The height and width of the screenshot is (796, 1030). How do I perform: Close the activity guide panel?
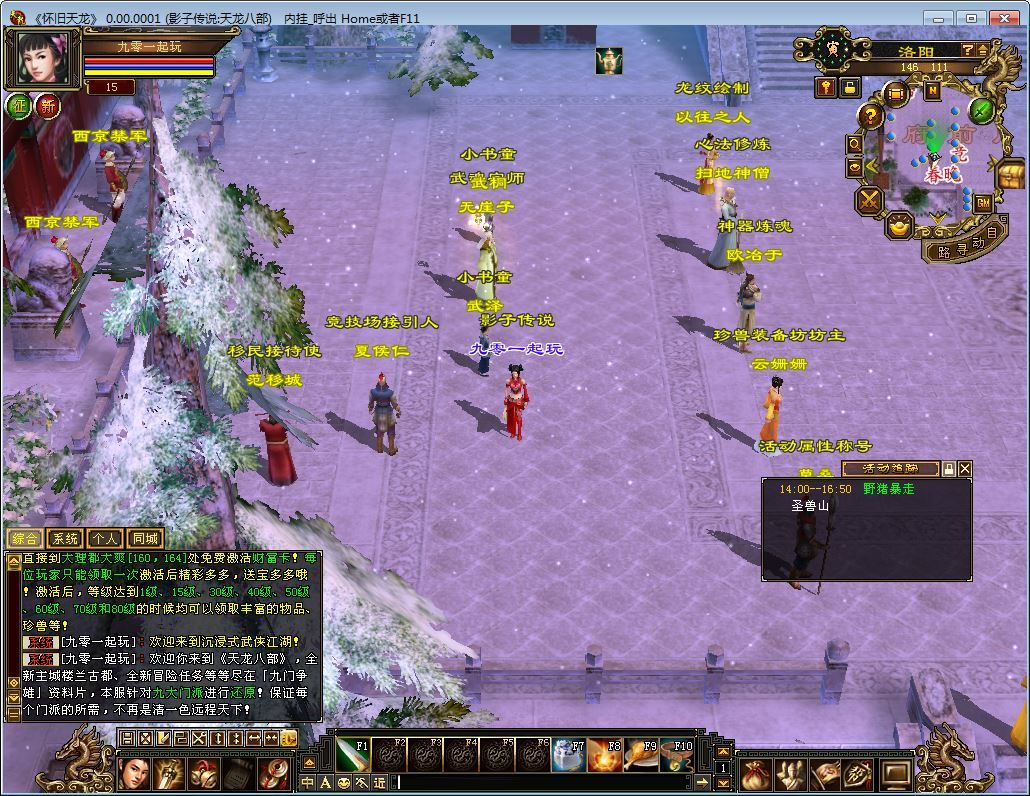(965, 468)
